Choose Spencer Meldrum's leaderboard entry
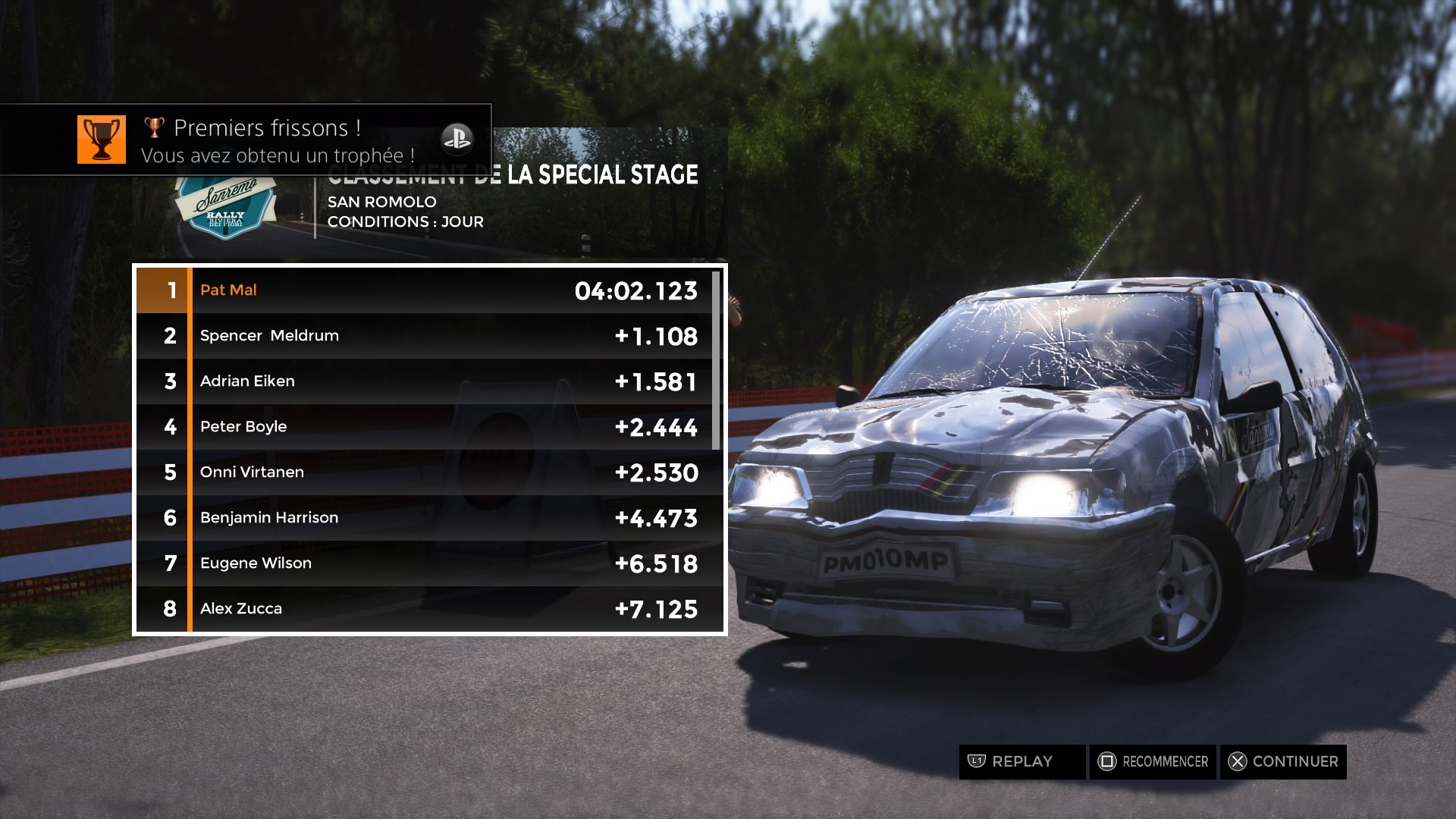This screenshot has height=819, width=1456. pyautogui.click(x=428, y=336)
